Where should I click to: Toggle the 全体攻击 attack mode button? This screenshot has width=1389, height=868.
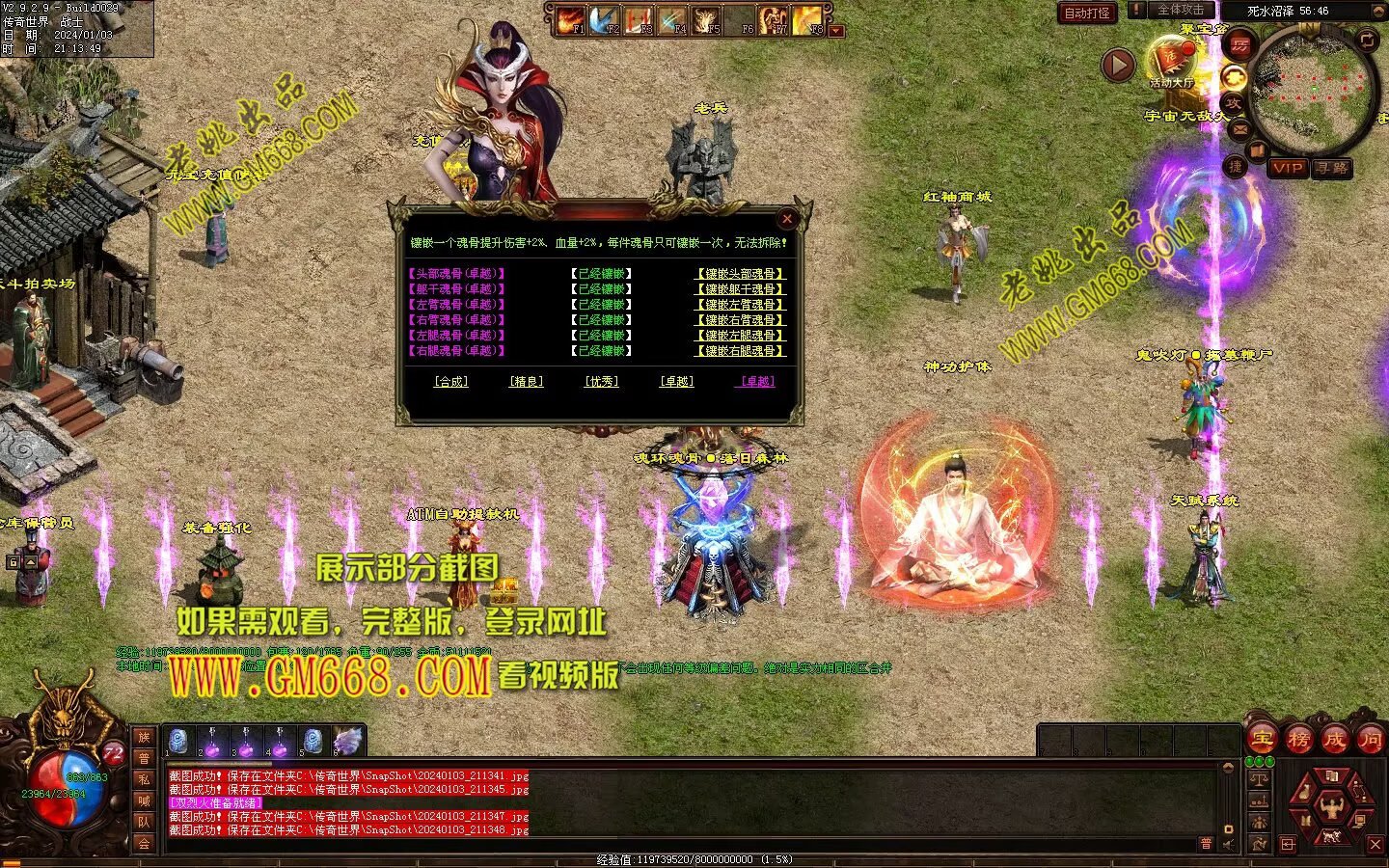point(1179,10)
